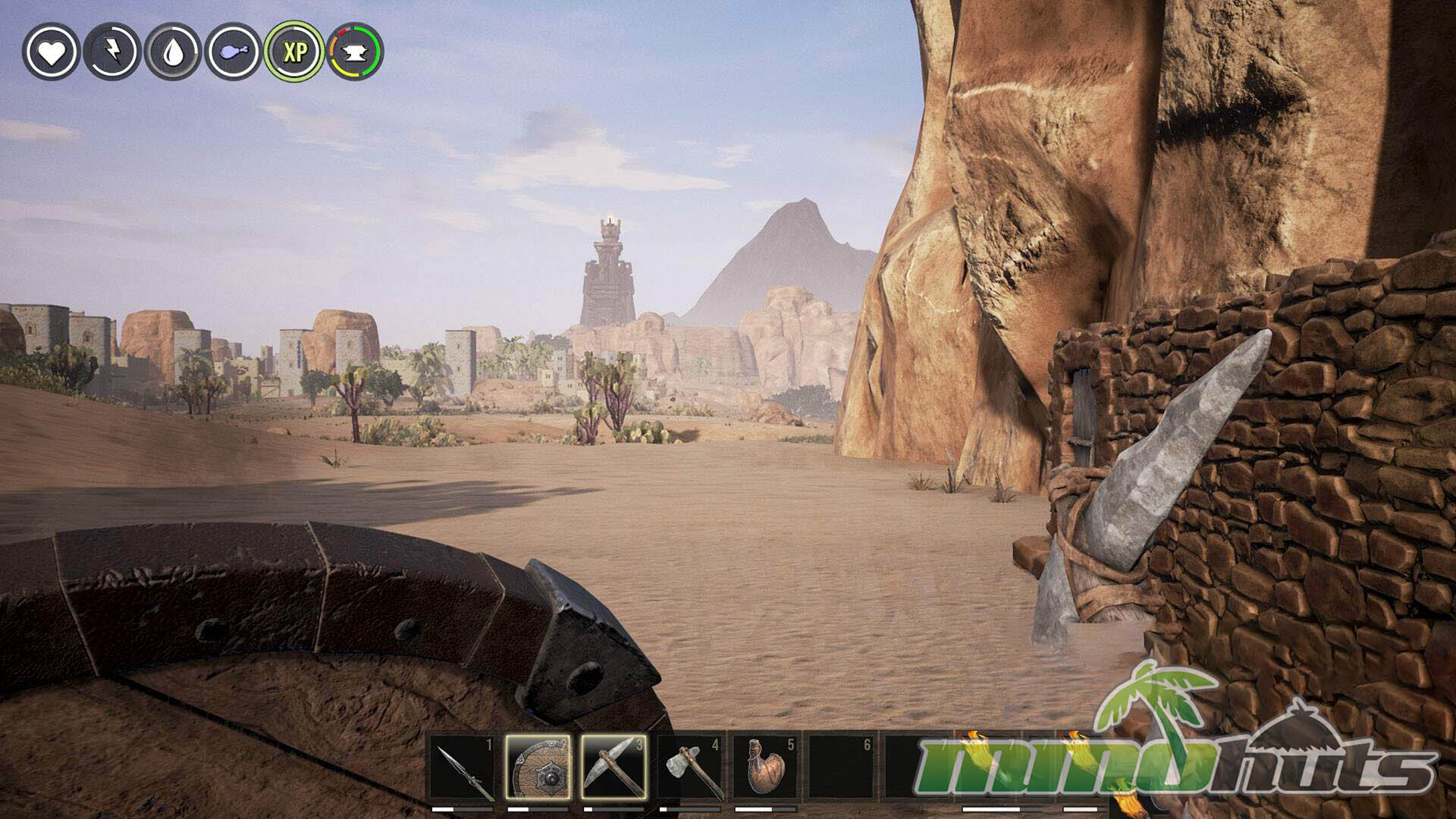Viewport: 1456px width, 819px height.
Task: Select the stone hatchet in slot 4
Action: (690, 767)
